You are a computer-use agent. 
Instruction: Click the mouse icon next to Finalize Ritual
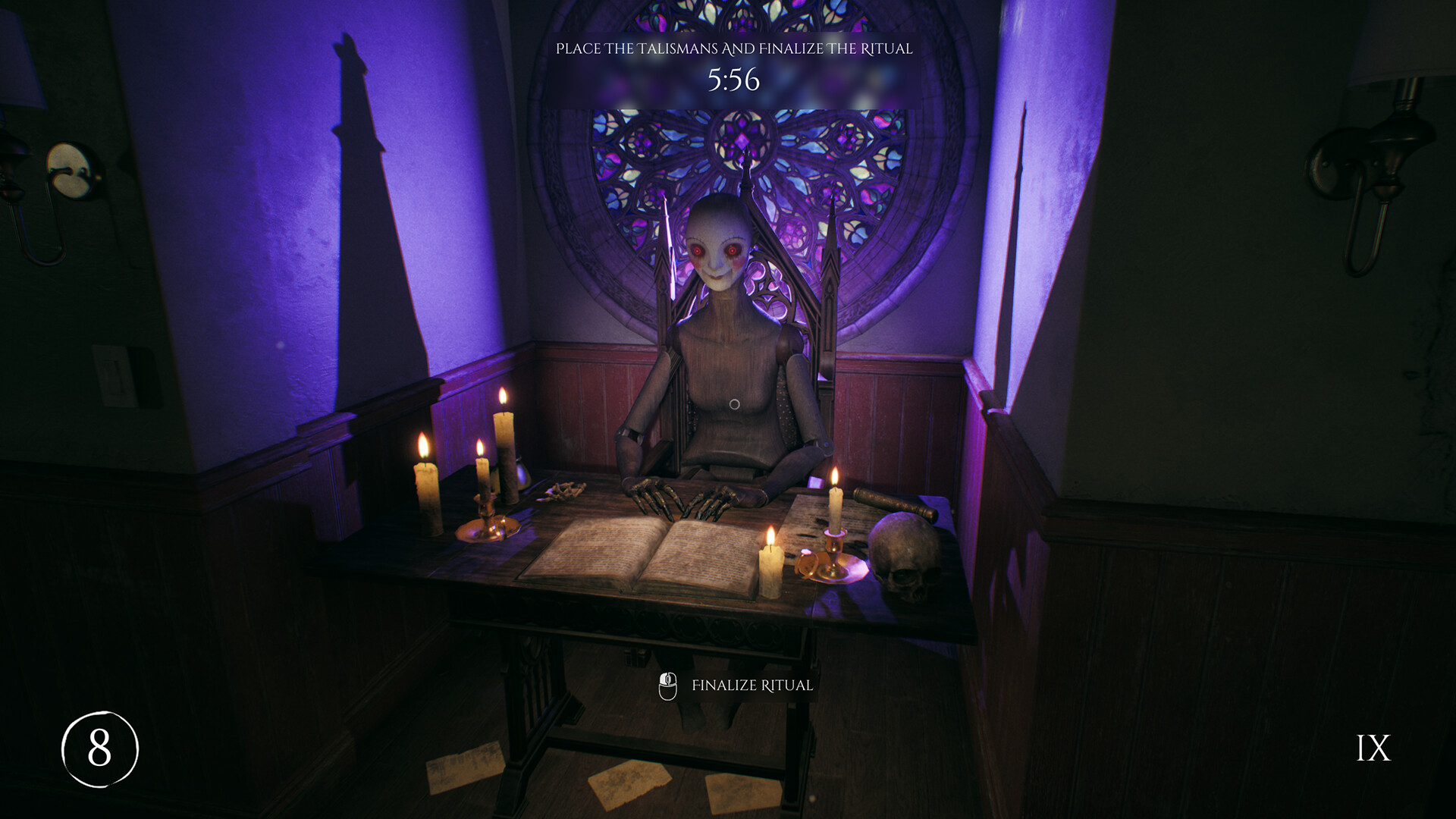point(667,685)
